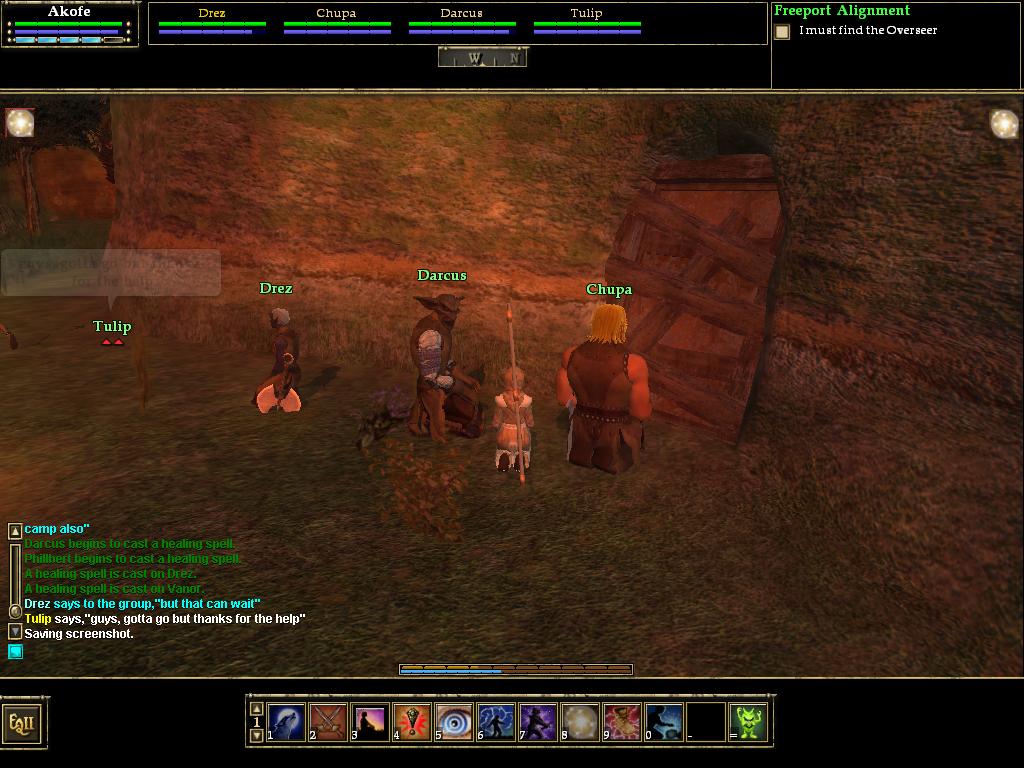Viewport: 1024px width, 768px height.
Task: Cast the lightning figure ability in slot 6
Action: coord(496,721)
